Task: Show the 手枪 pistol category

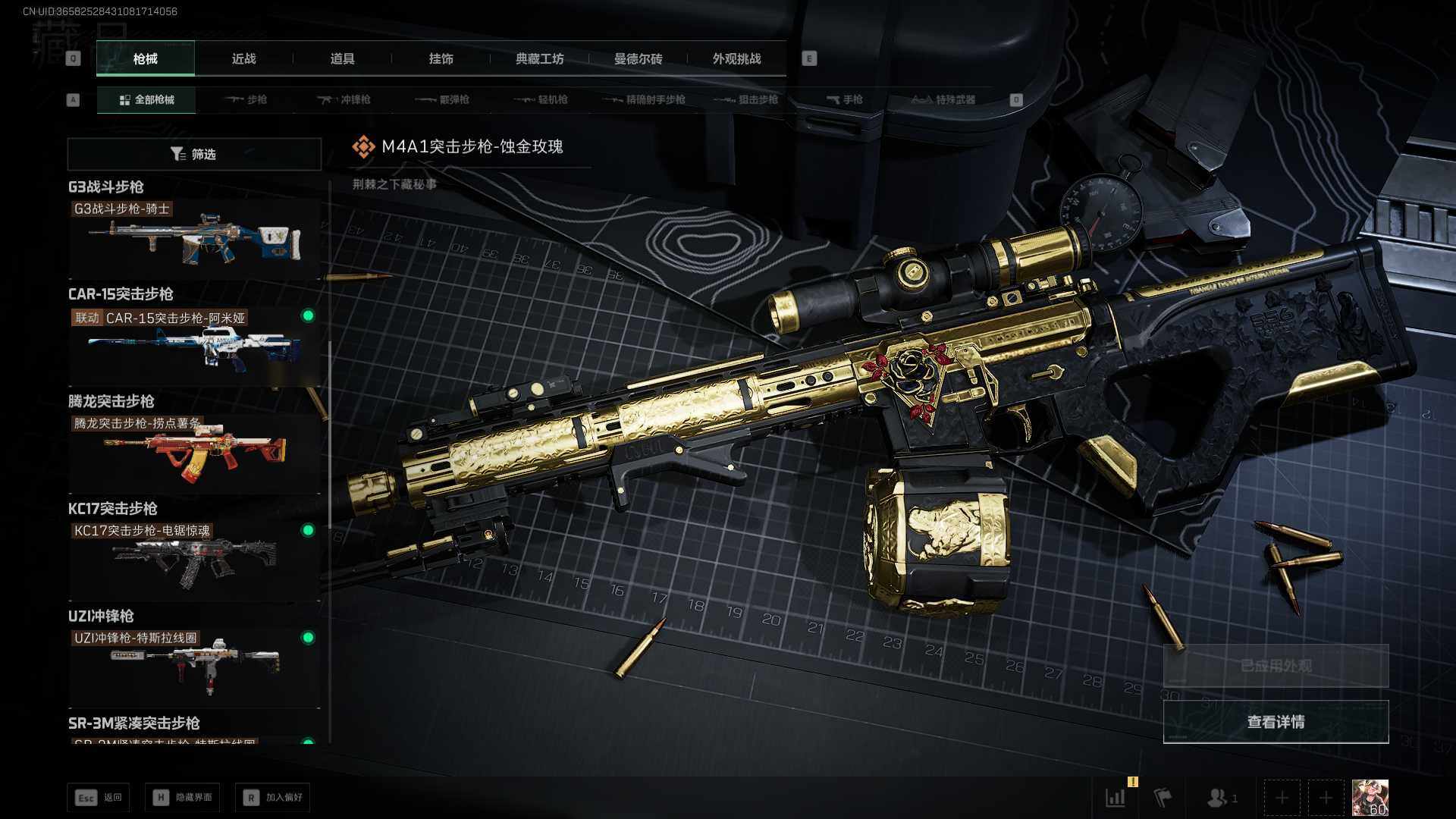Action: (x=845, y=100)
